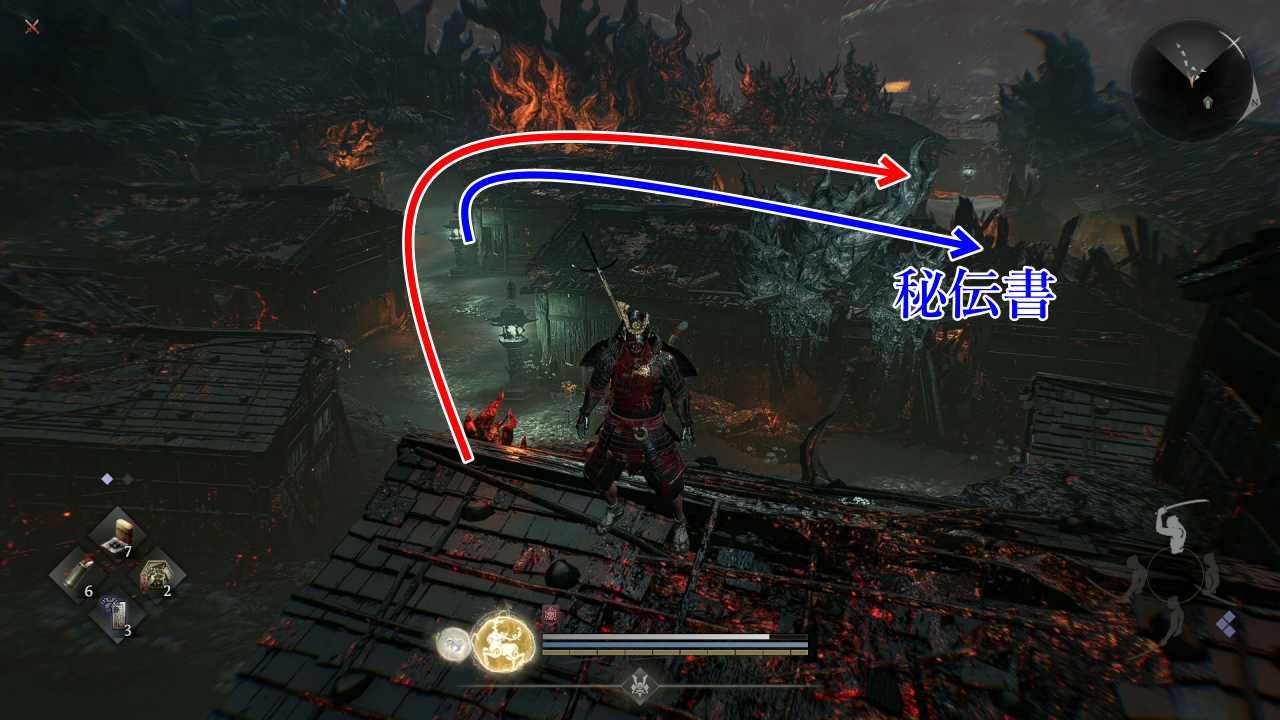Click the small red status icon above the health bar

point(549,614)
